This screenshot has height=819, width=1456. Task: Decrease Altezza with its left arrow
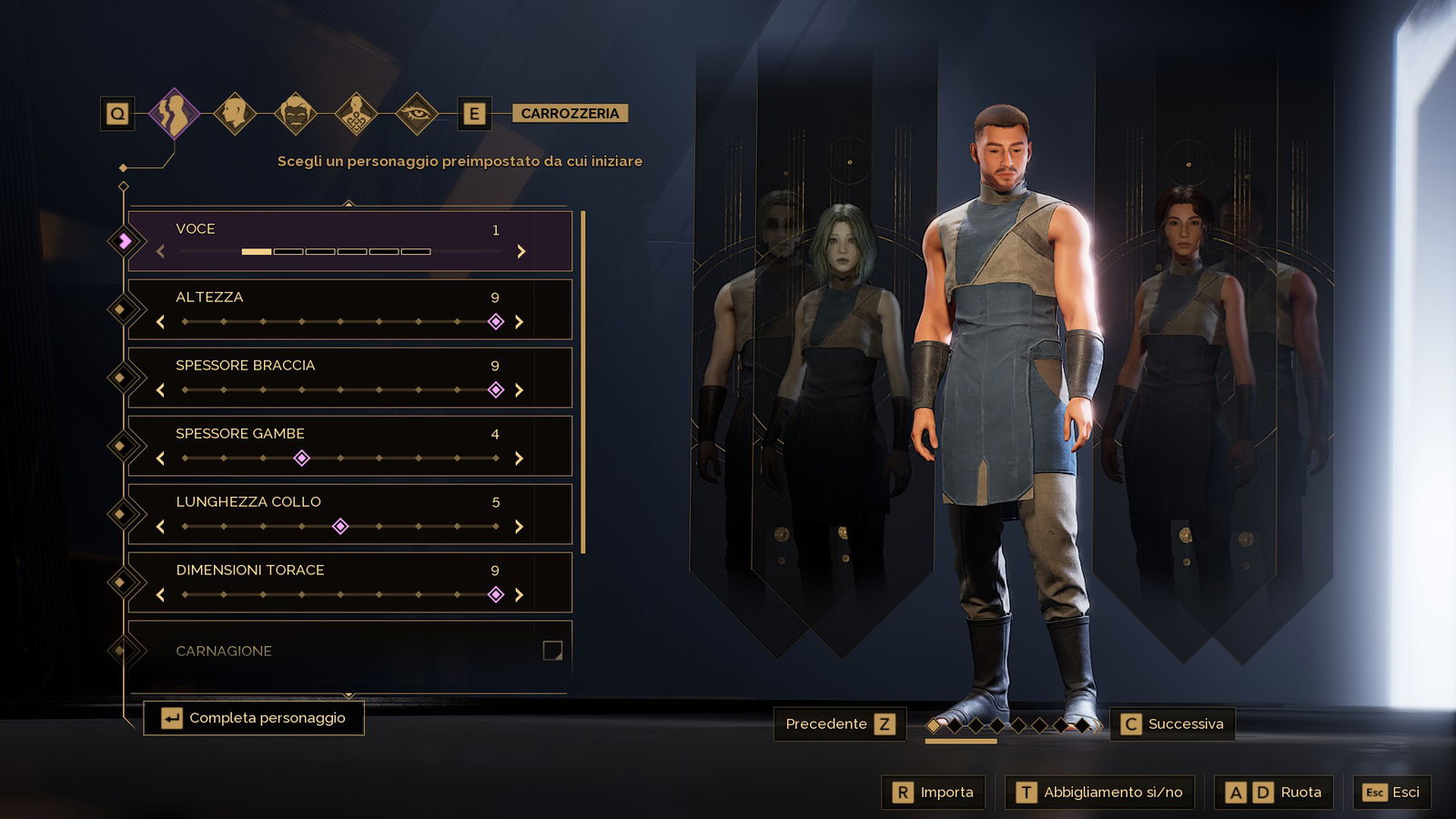[161, 322]
